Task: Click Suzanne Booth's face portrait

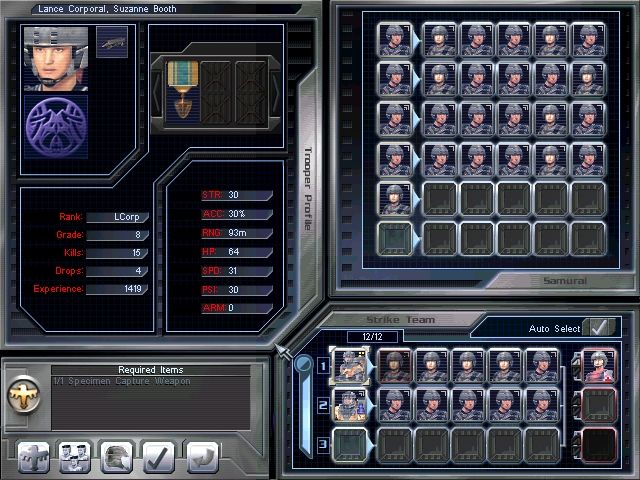Action: [x=56, y=58]
